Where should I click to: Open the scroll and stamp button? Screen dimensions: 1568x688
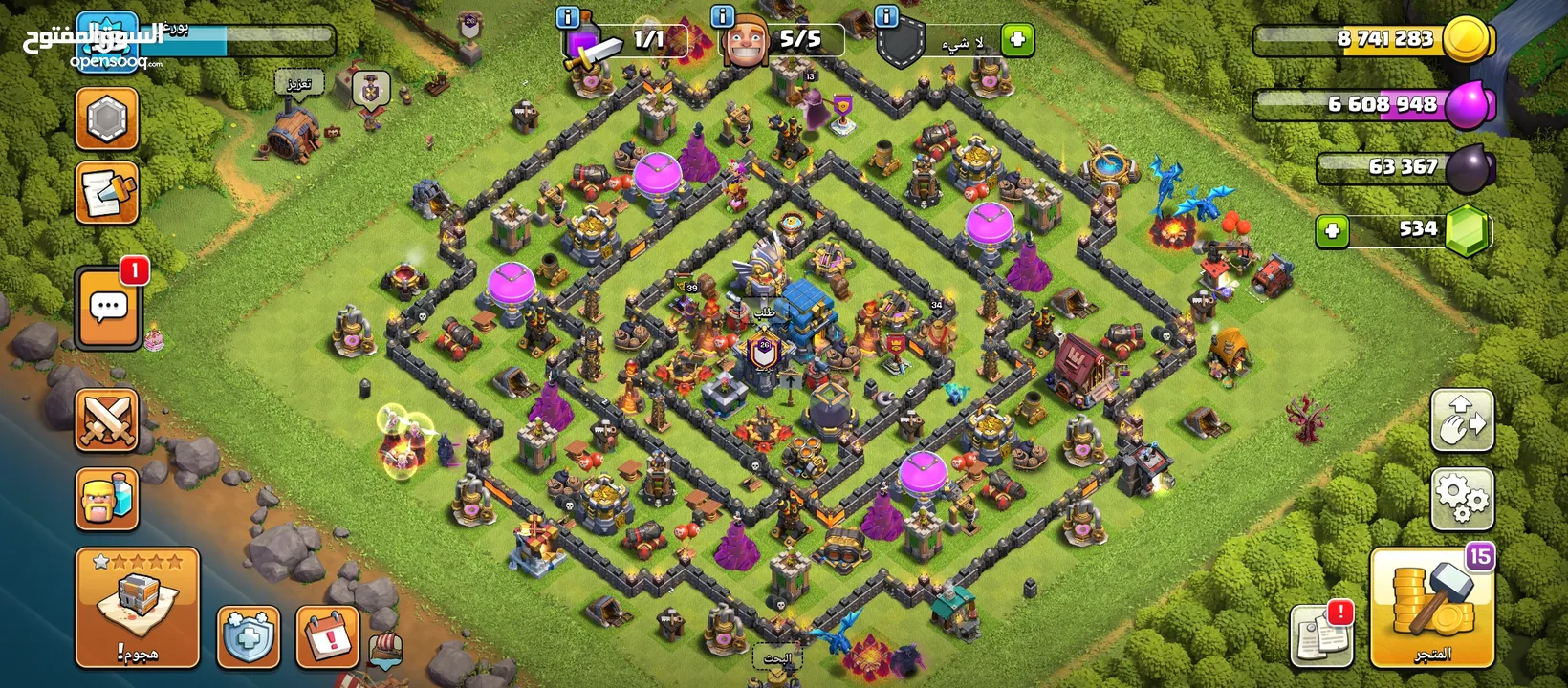tap(107, 192)
